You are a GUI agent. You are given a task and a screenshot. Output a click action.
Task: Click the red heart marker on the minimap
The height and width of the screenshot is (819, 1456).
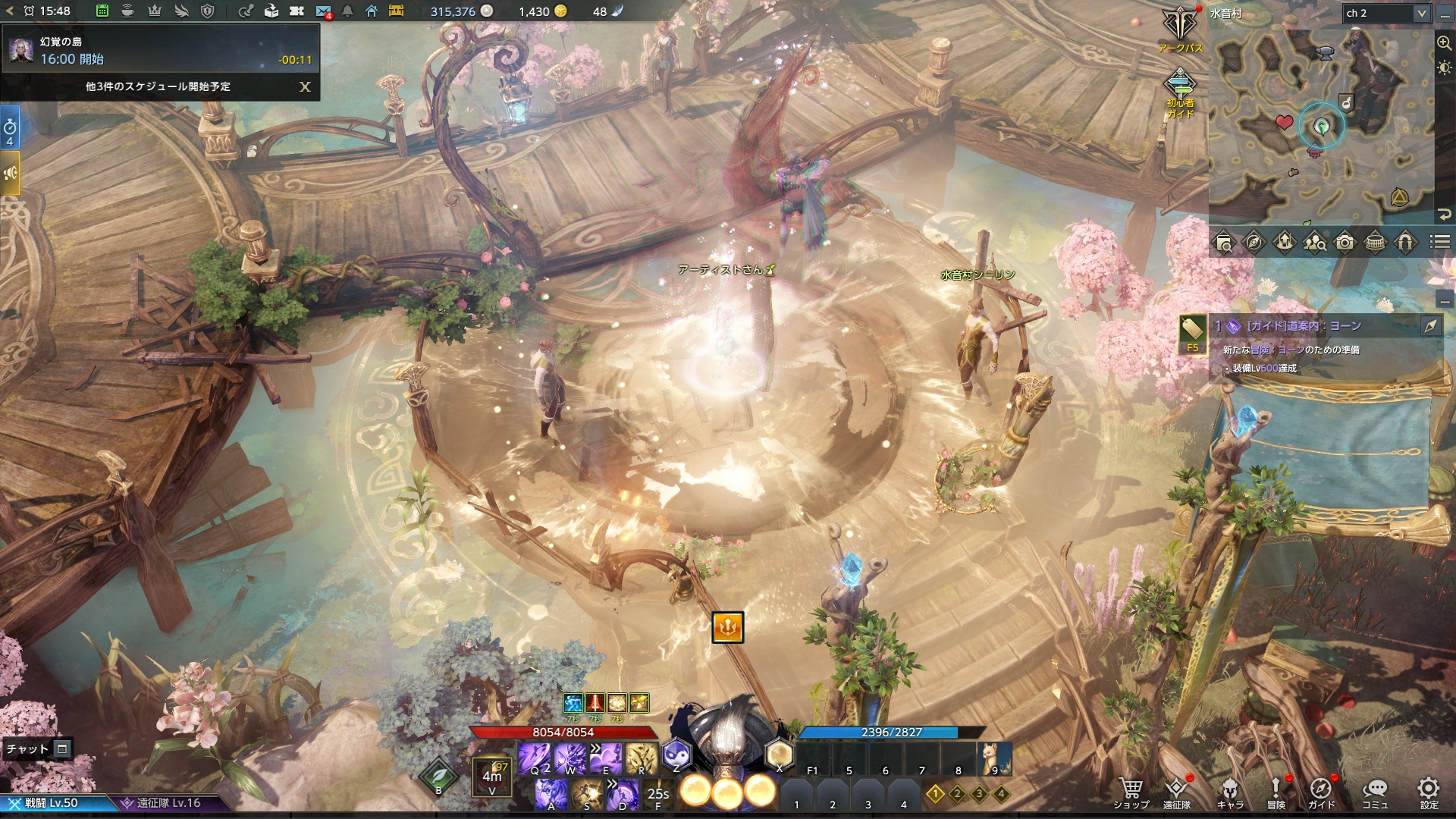[x=1284, y=122]
